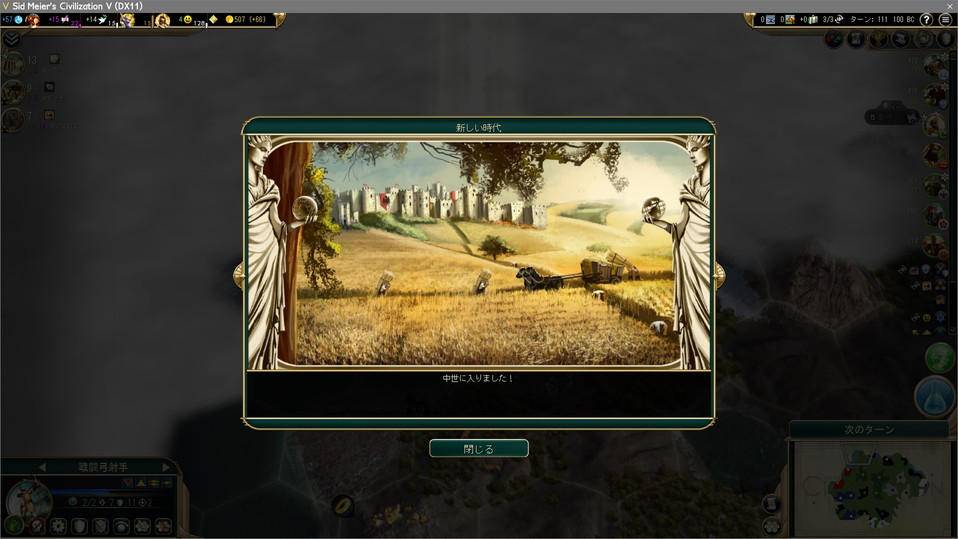Close the new era popup with 閉じる
958x539 pixels.
[x=478, y=449]
